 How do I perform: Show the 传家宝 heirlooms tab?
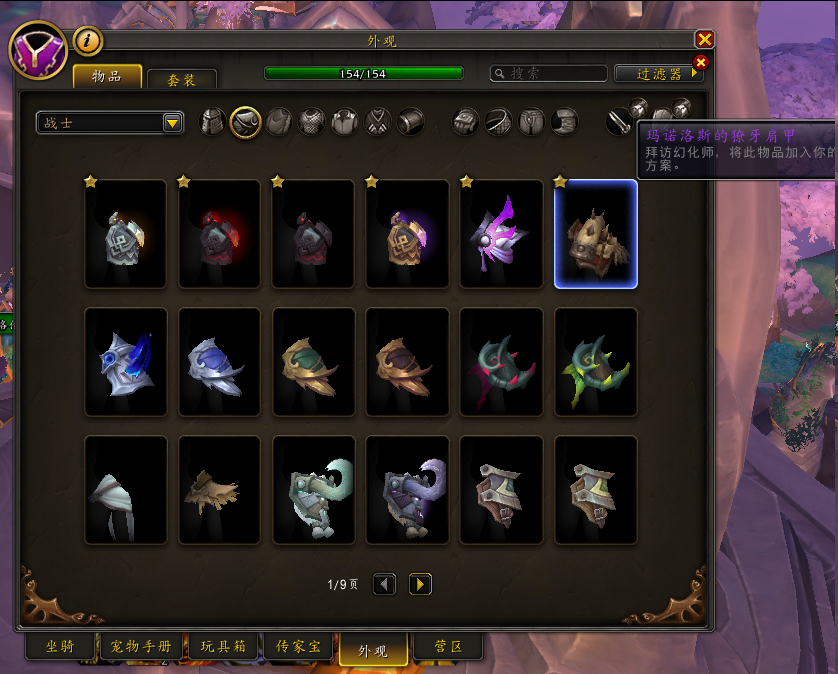tap(299, 647)
